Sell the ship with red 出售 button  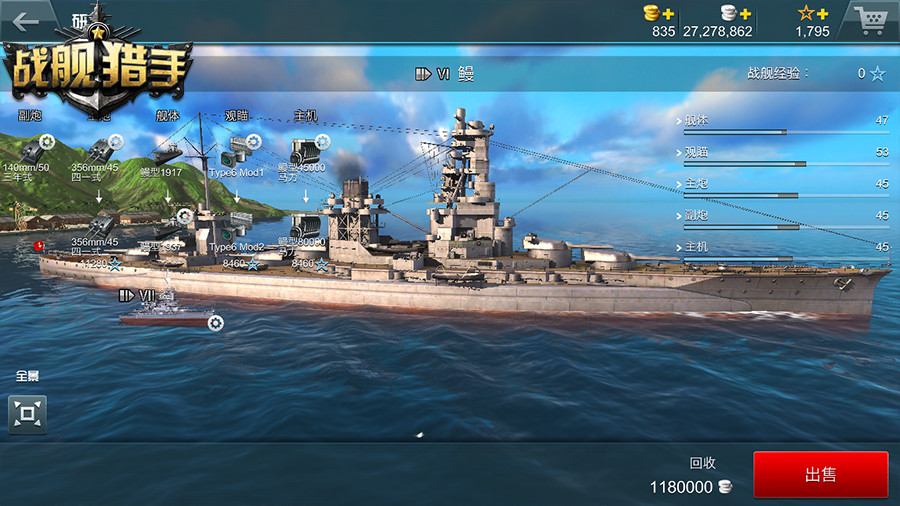coord(820,475)
